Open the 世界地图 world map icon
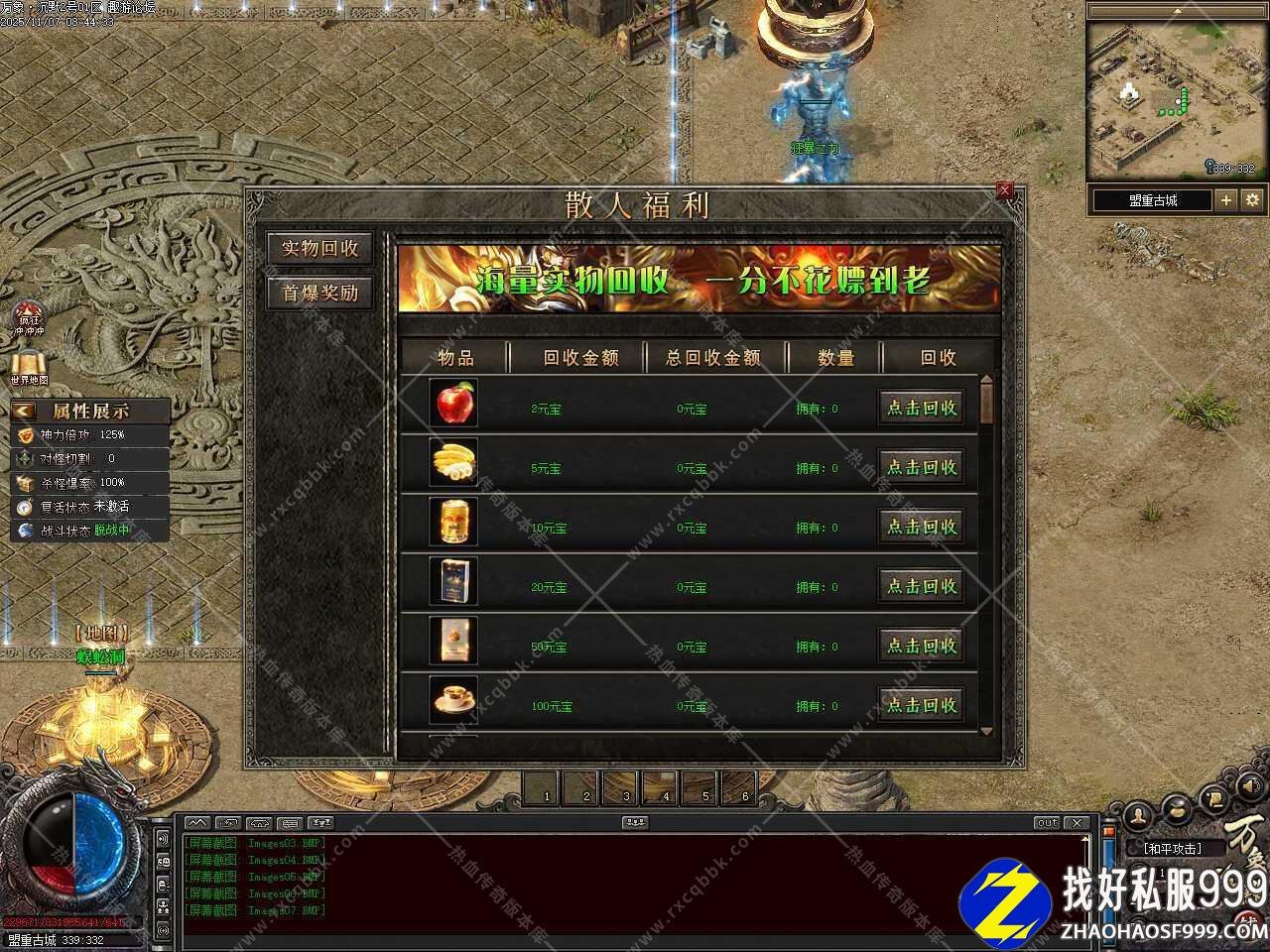 29,367
